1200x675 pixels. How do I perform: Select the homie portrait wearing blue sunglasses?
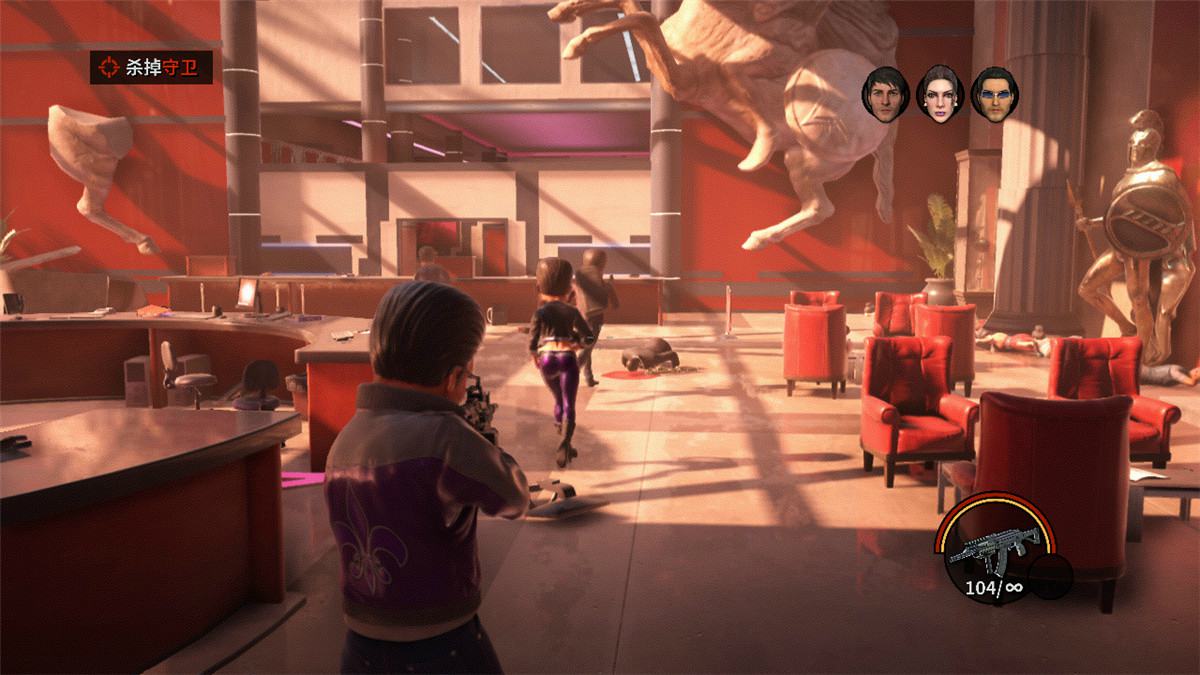point(993,93)
